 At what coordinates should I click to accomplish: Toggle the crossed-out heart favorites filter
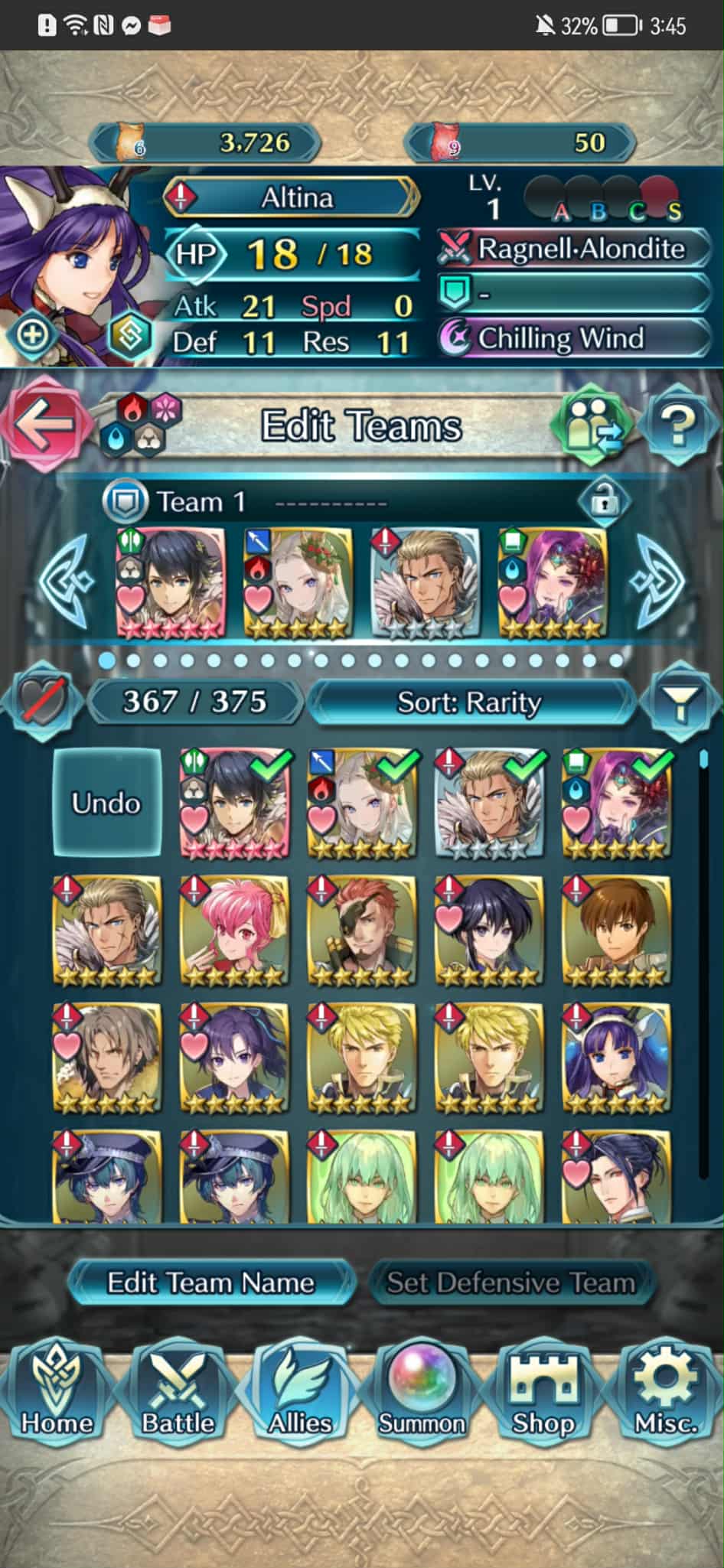pos(44,699)
